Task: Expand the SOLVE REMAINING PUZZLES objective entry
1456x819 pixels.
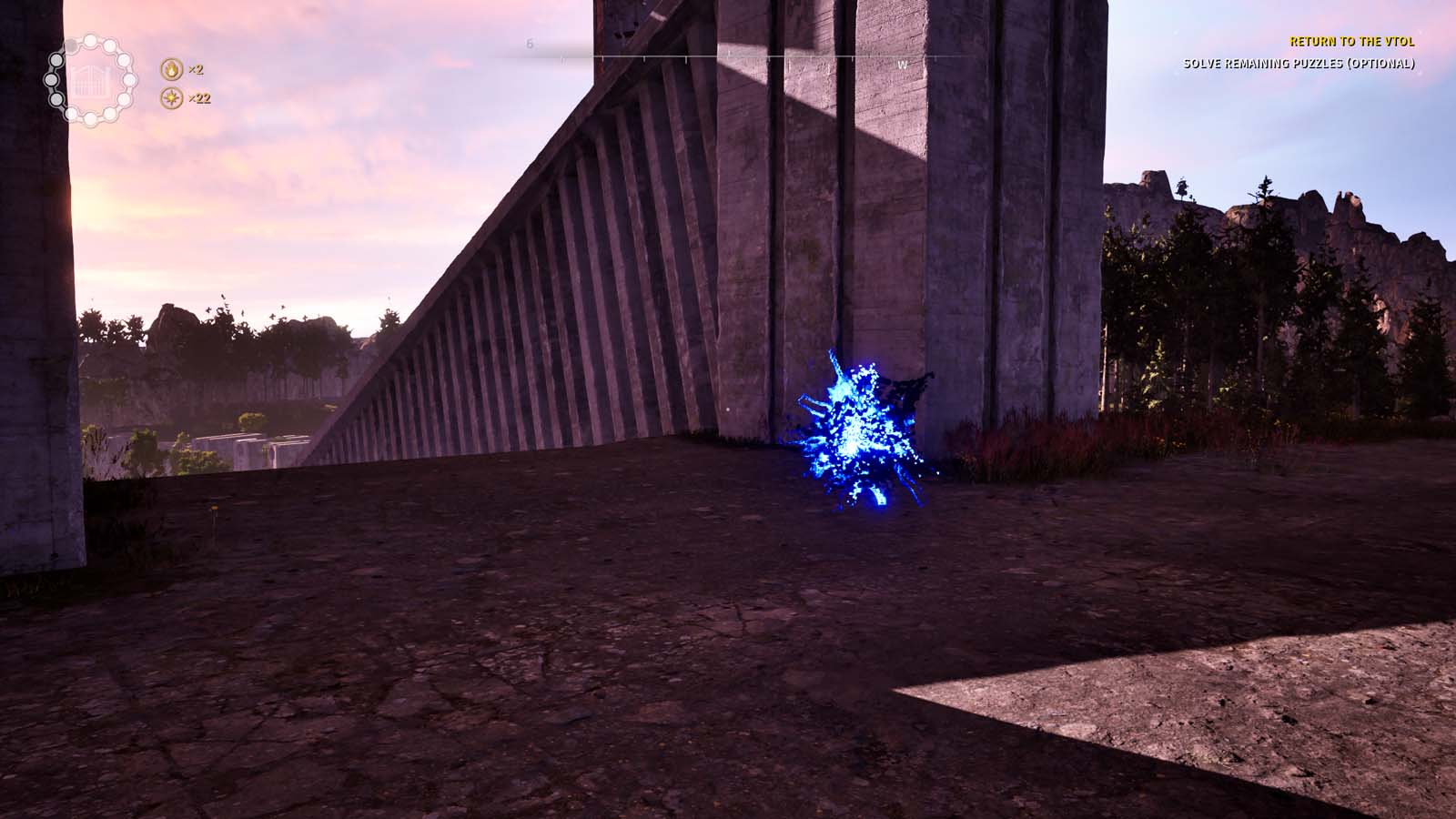Action: click(x=1299, y=65)
